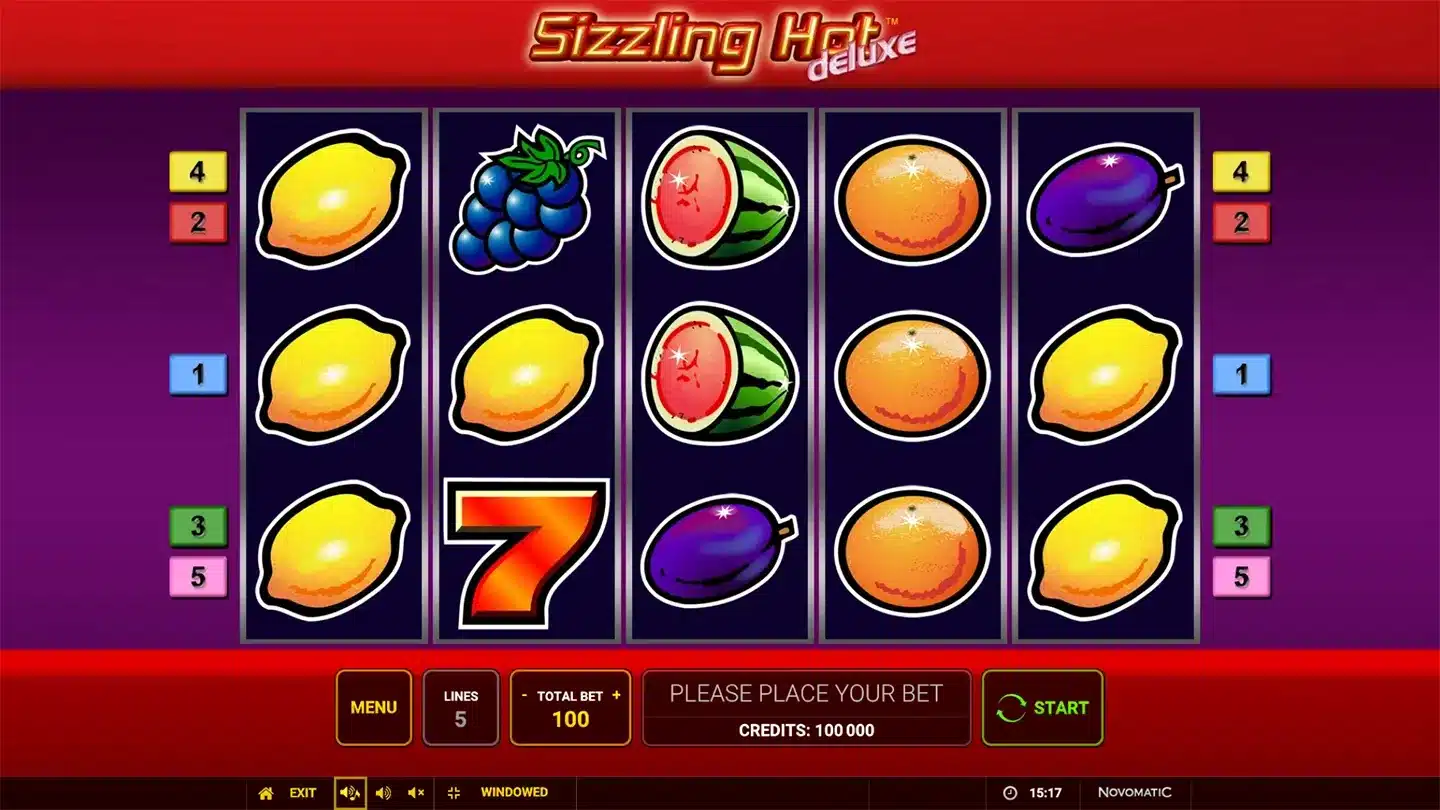
Task: Mute all game audio
Action: point(415,792)
